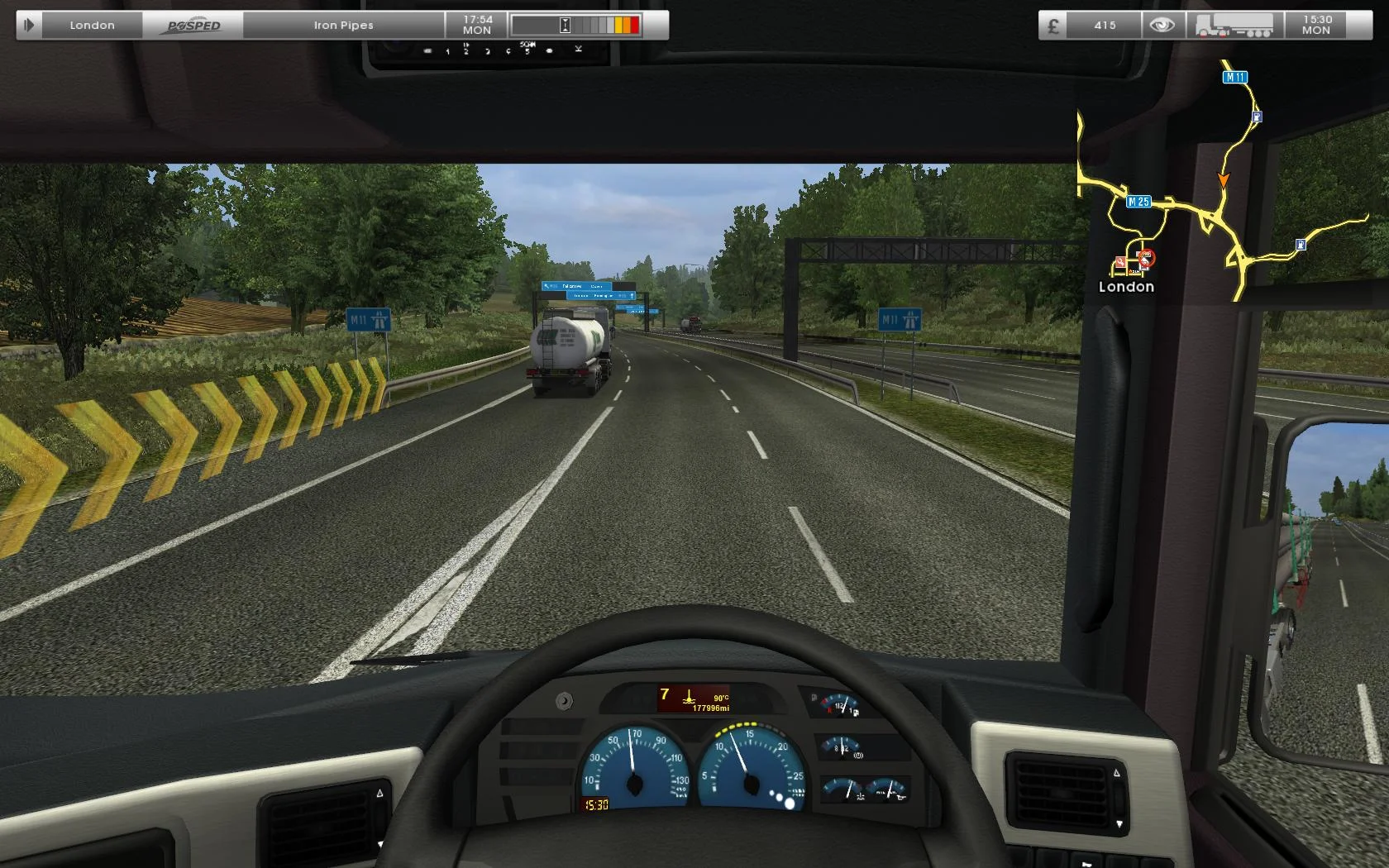Click the POSPED company logo
This screenshot has height=868, width=1389.
coord(193,25)
